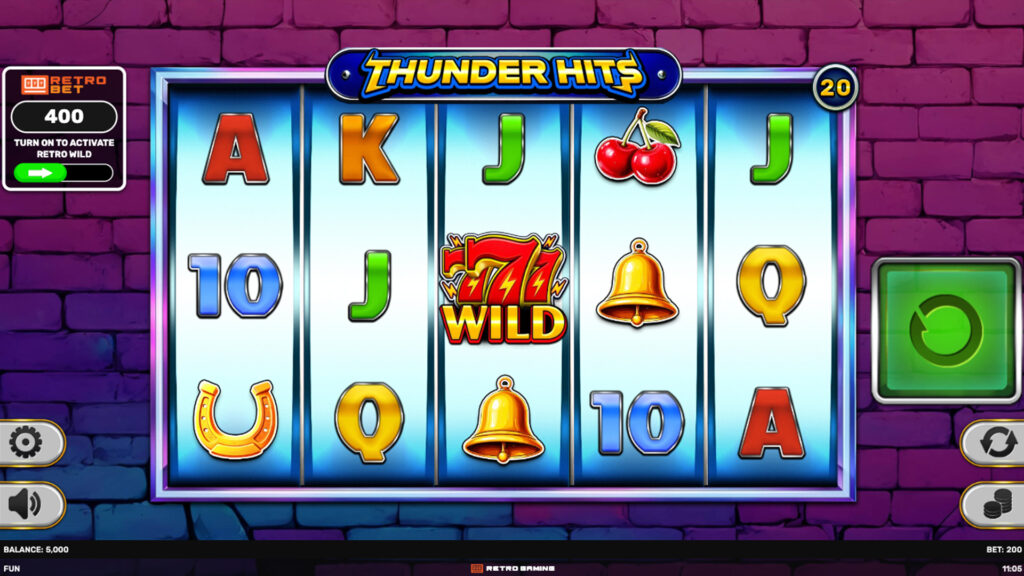The width and height of the screenshot is (1024, 576).
Task: Open bet options with the coins button
Action: tap(996, 505)
